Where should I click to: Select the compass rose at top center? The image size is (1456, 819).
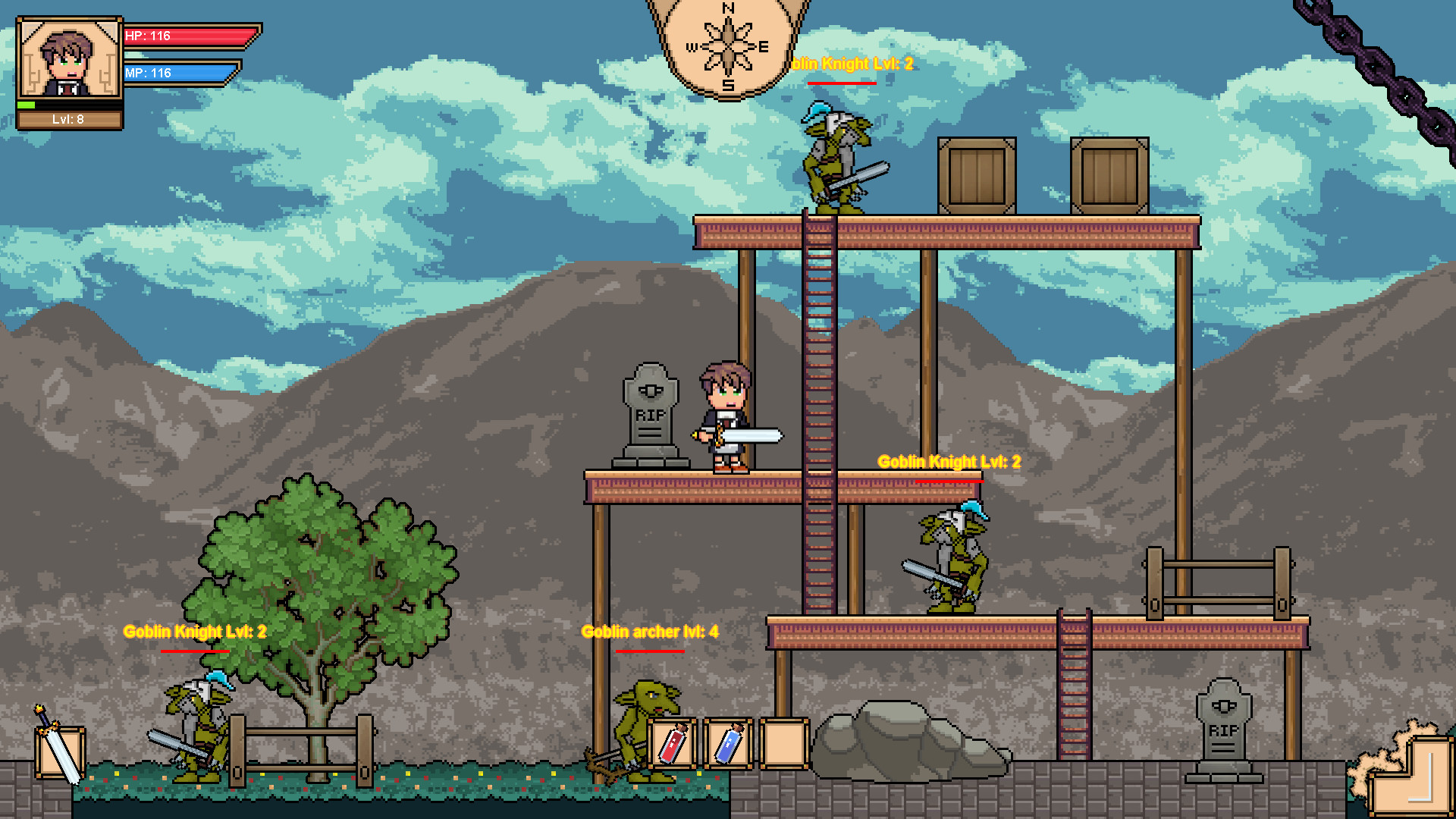point(726,45)
